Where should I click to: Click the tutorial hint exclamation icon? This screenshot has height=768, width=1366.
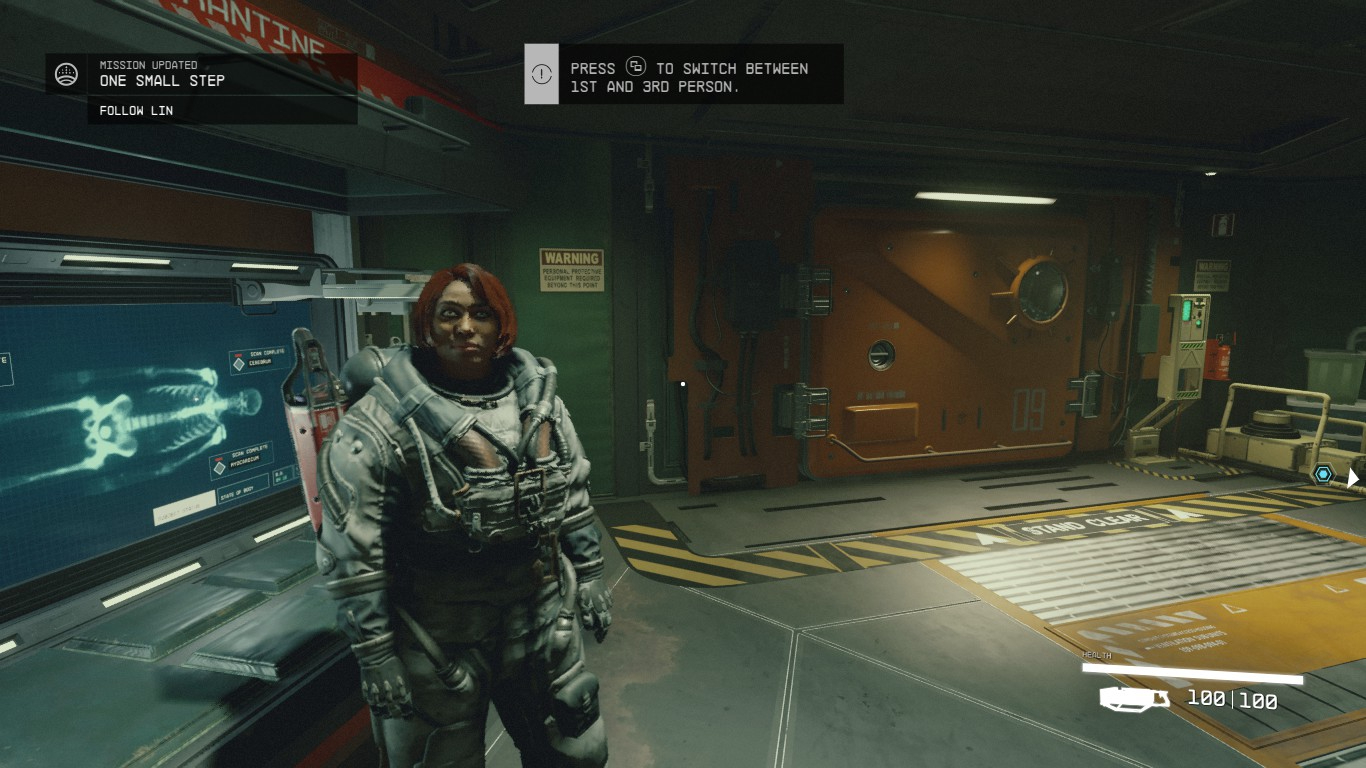point(541,74)
